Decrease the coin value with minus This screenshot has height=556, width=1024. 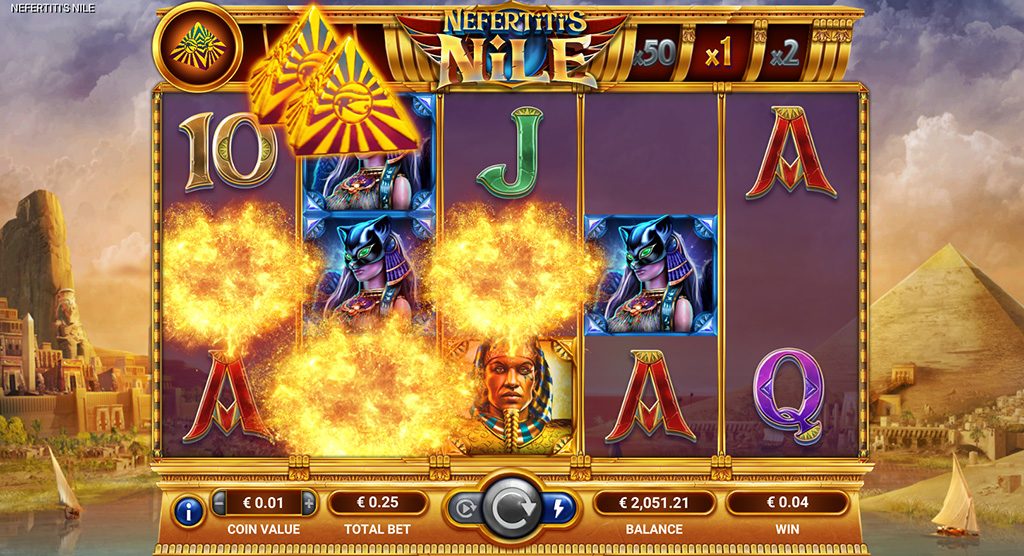220,502
